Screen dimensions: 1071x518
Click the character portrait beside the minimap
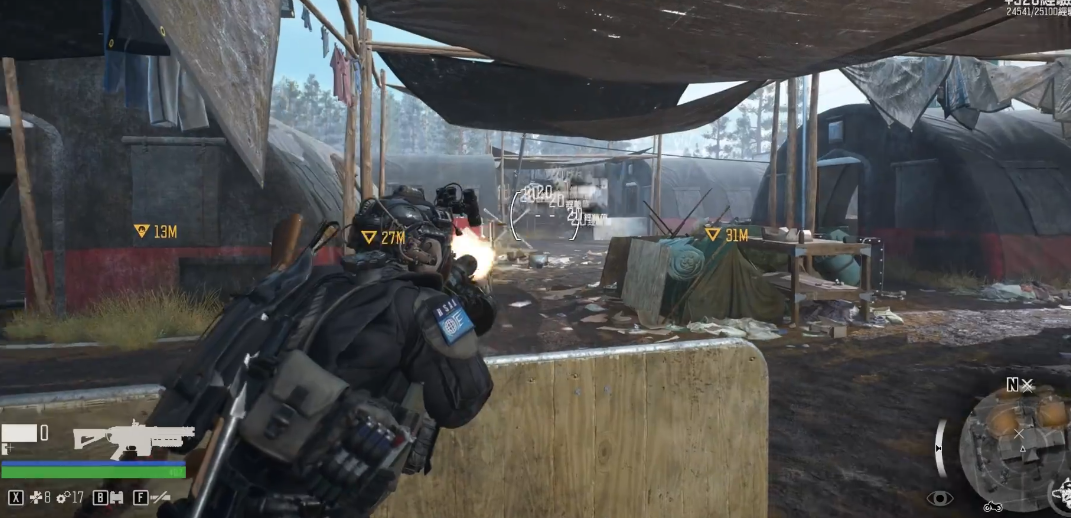coord(1061,497)
